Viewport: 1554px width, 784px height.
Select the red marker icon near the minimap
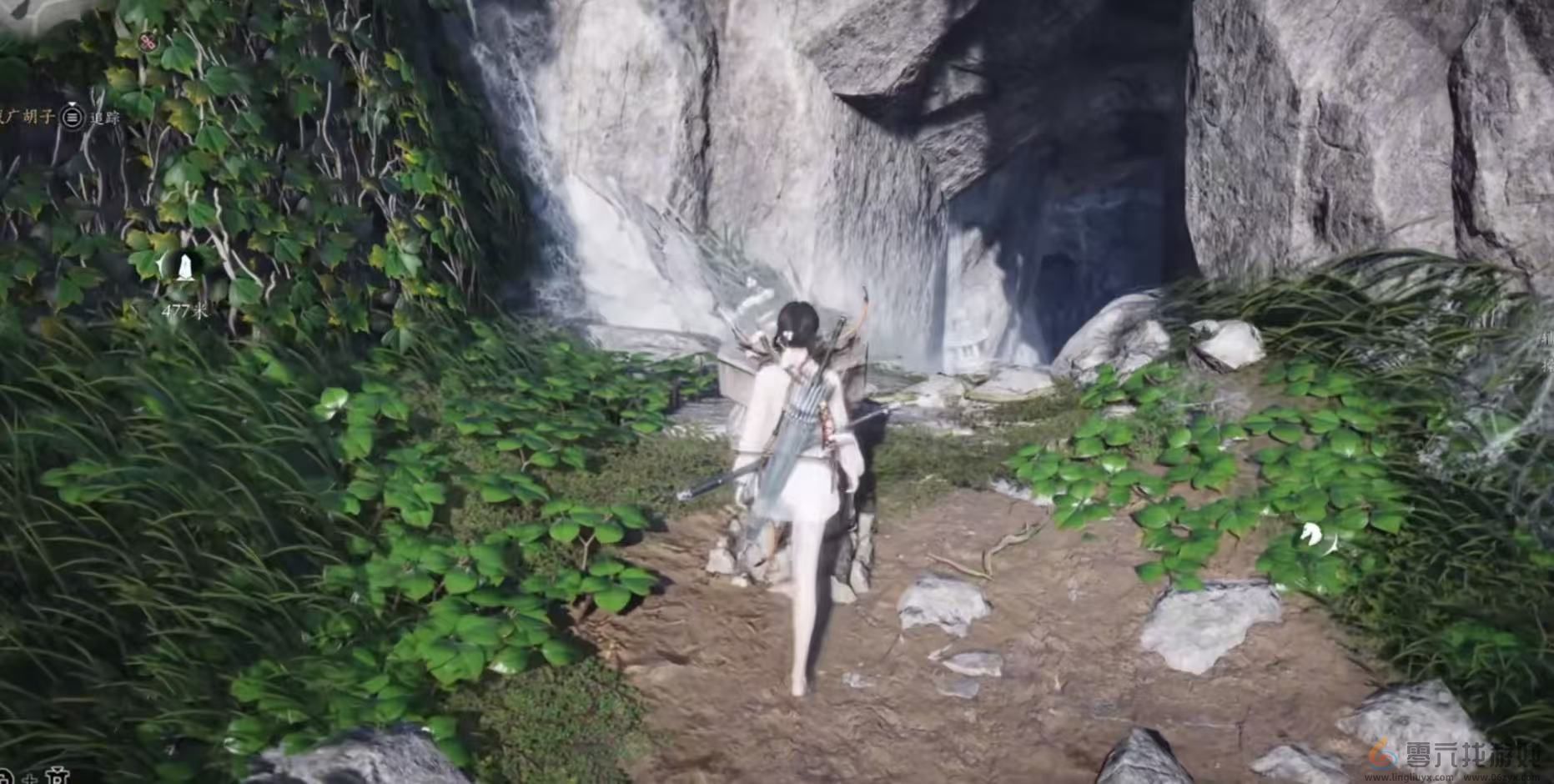[148, 41]
